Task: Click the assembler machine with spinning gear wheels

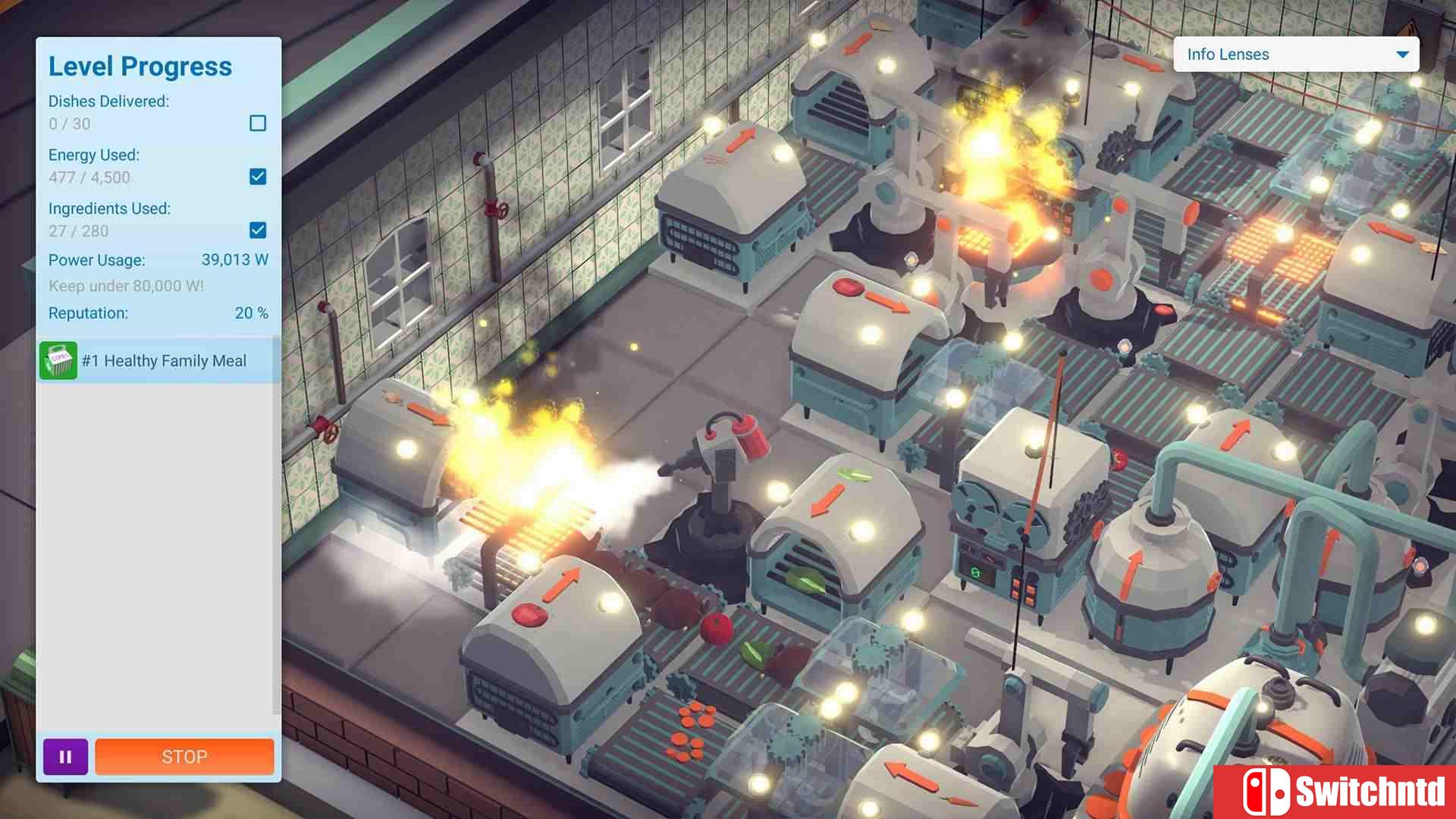Action: click(x=1009, y=516)
